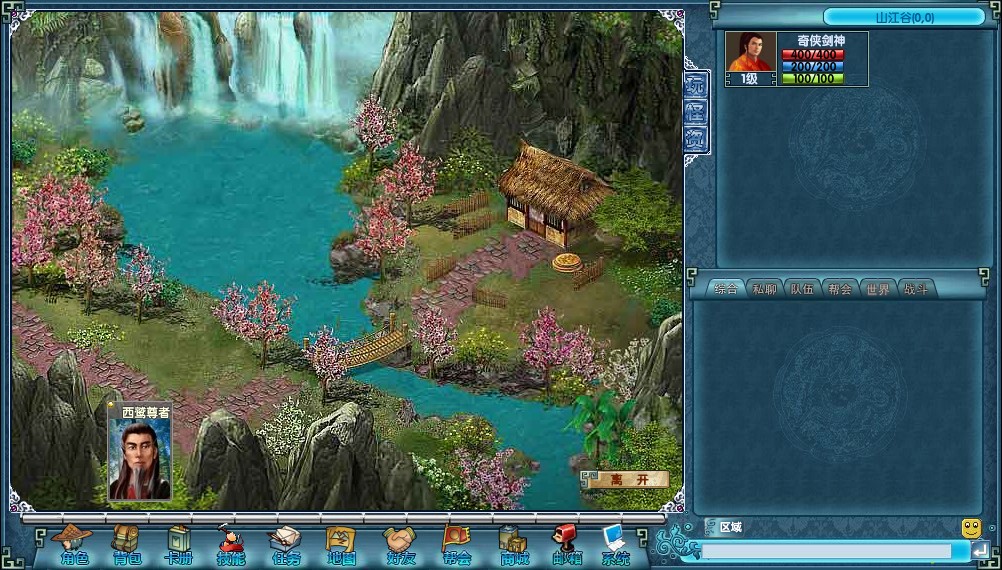Open the 地图 map
Viewport: 1002px width, 570px height.
pos(341,546)
